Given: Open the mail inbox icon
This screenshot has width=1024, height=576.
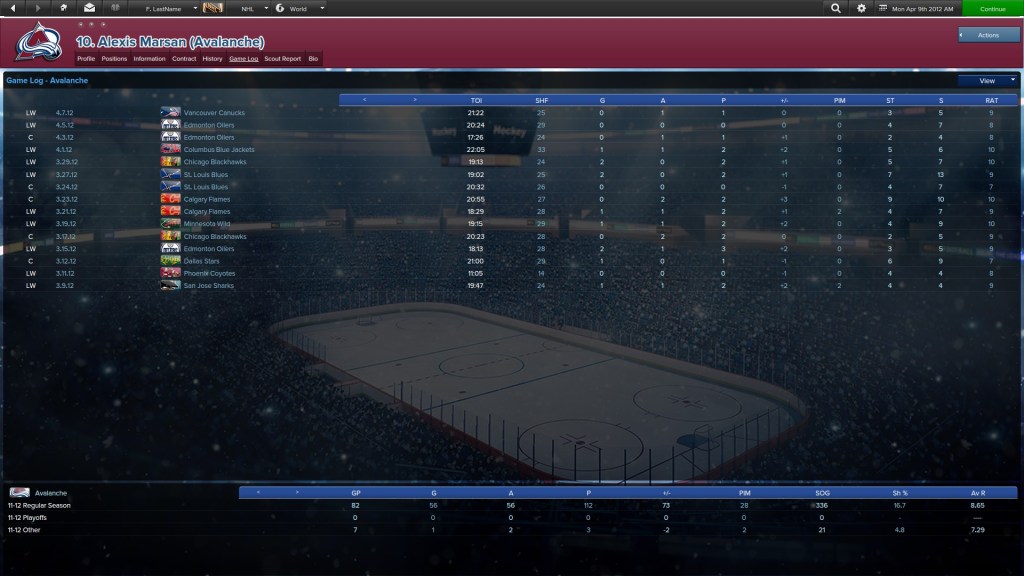Looking at the screenshot, I should (x=89, y=8).
